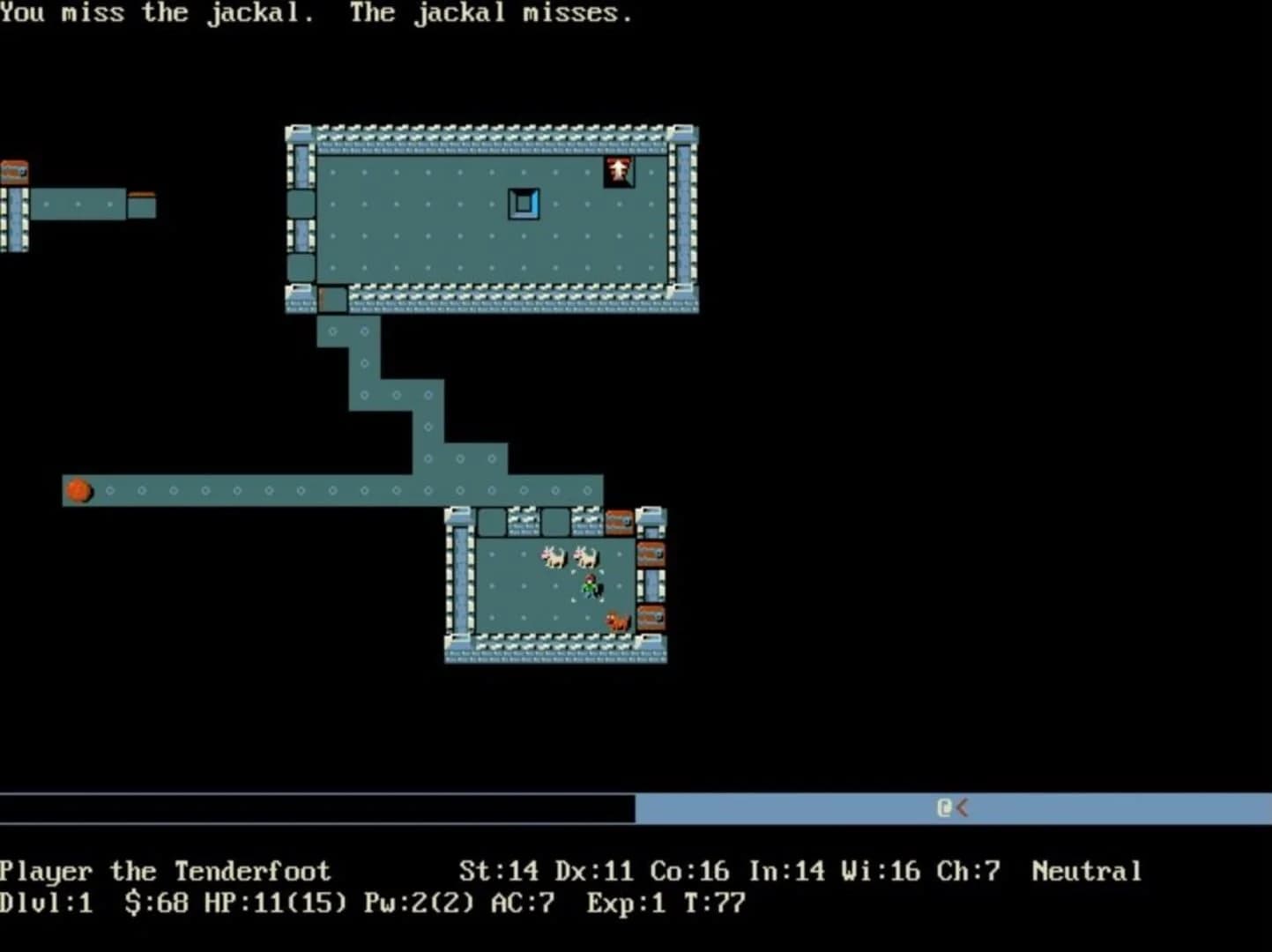Pick up the orange food item in the corridor
Image resolution: width=1272 pixels, height=952 pixels.
pyautogui.click(x=78, y=491)
